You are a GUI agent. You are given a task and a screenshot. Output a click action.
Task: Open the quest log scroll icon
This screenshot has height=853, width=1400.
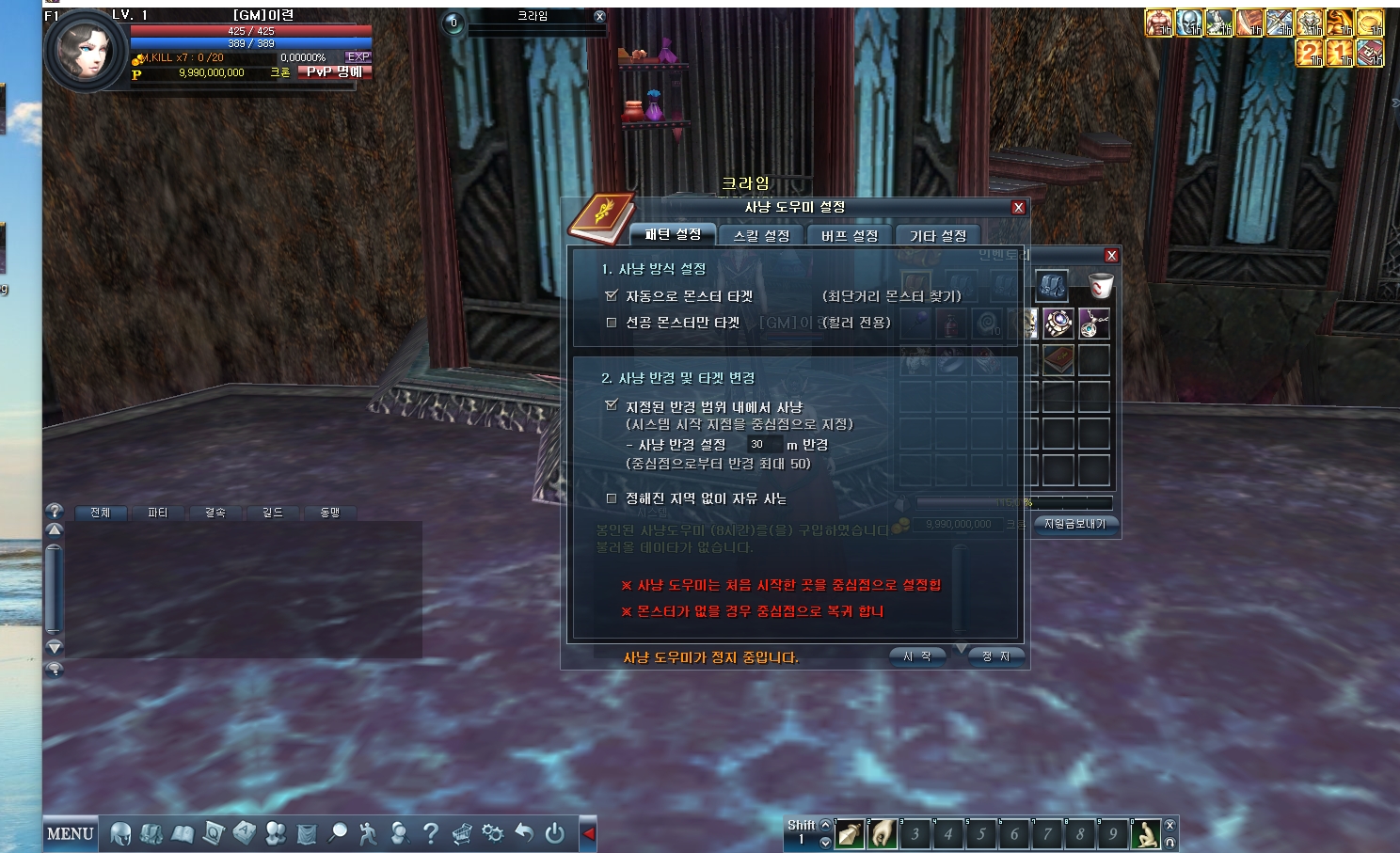click(x=212, y=832)
